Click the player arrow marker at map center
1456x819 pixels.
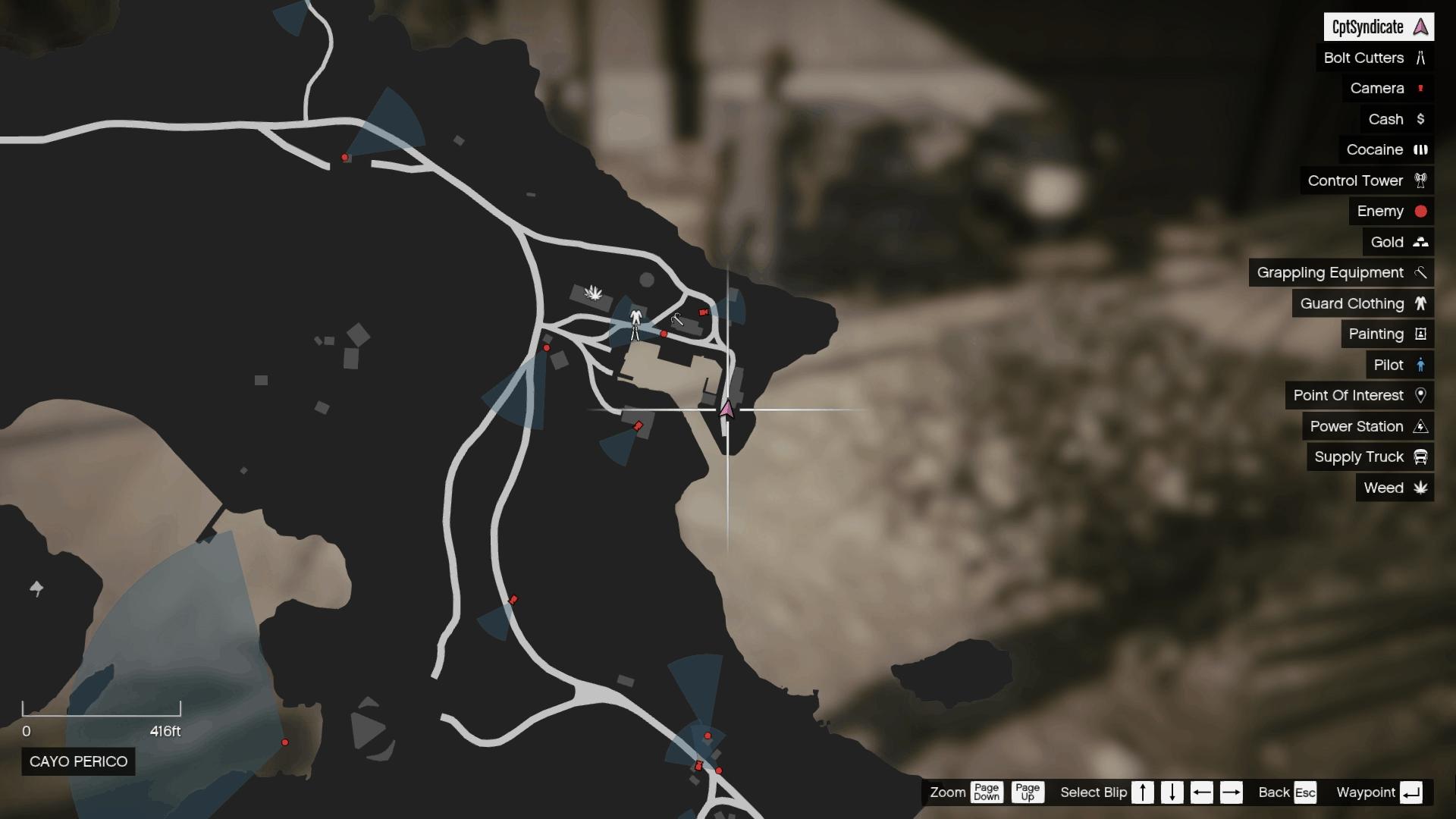[726, 407]
